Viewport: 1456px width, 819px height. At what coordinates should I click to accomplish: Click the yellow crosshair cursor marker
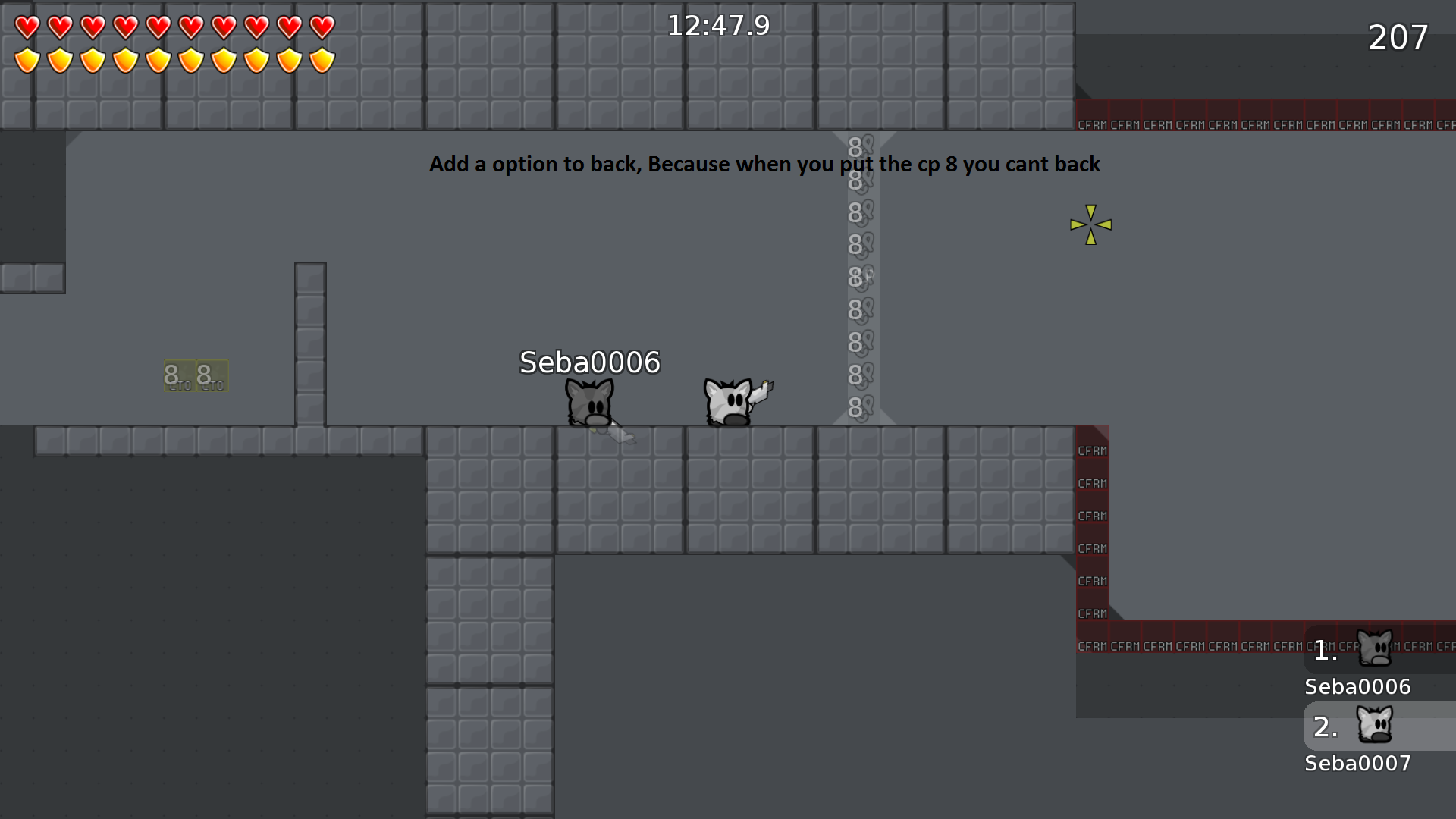coord(1090,224)
